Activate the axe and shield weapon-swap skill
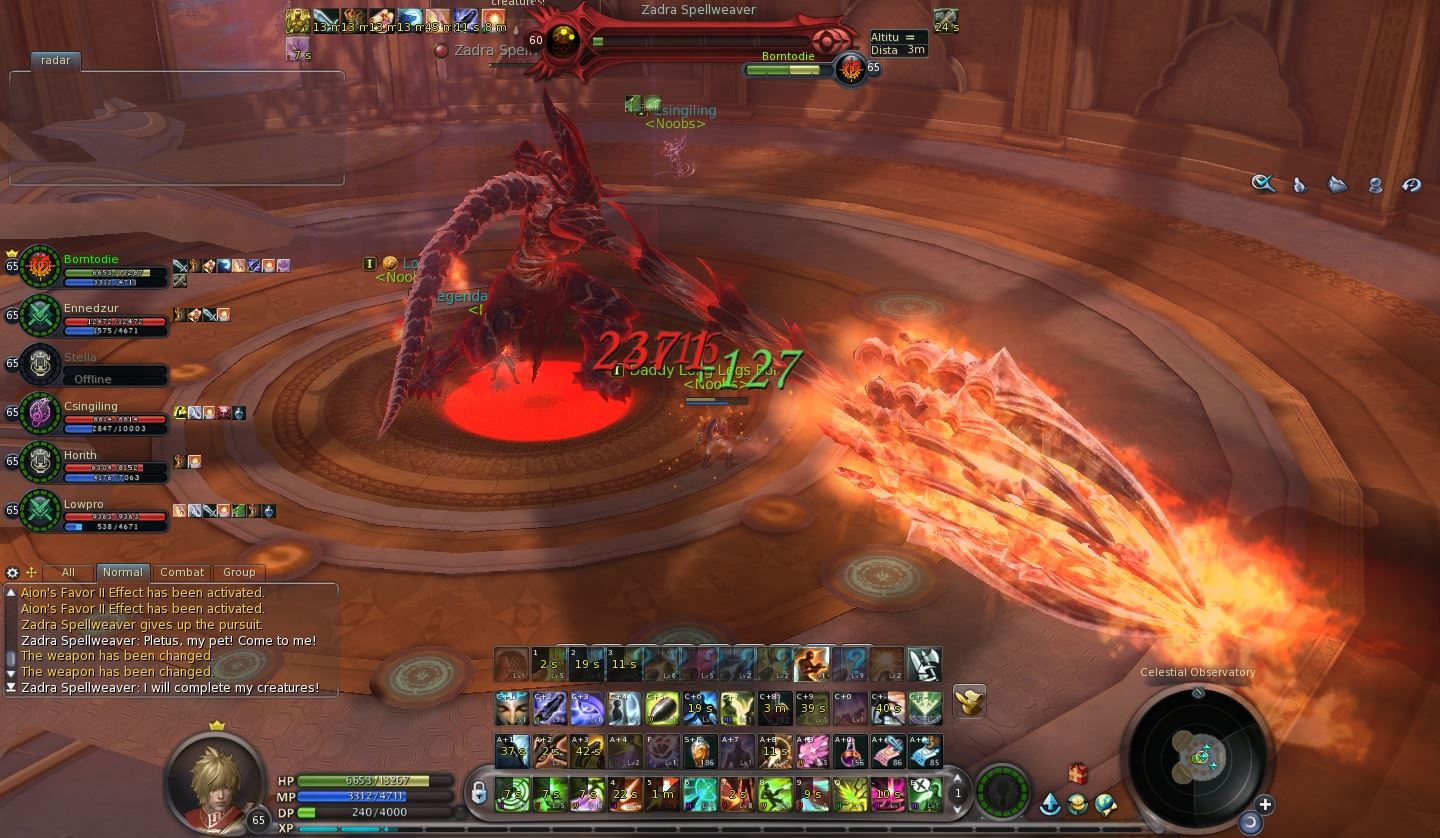 click(x=925, y=663)
